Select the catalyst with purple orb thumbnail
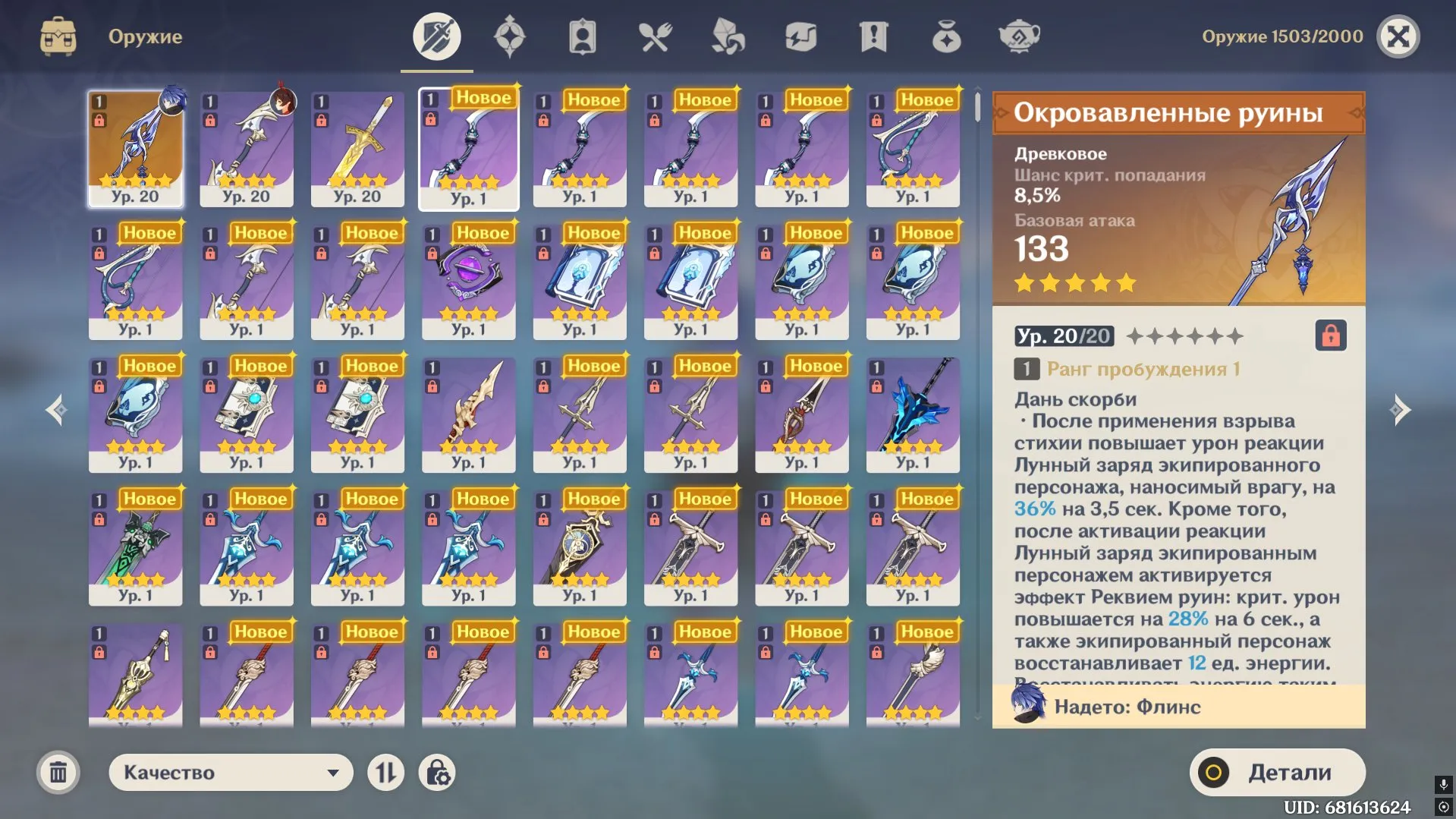Image resolution: width=1456 pixels, height=819 pixels. tap(469, 281)
